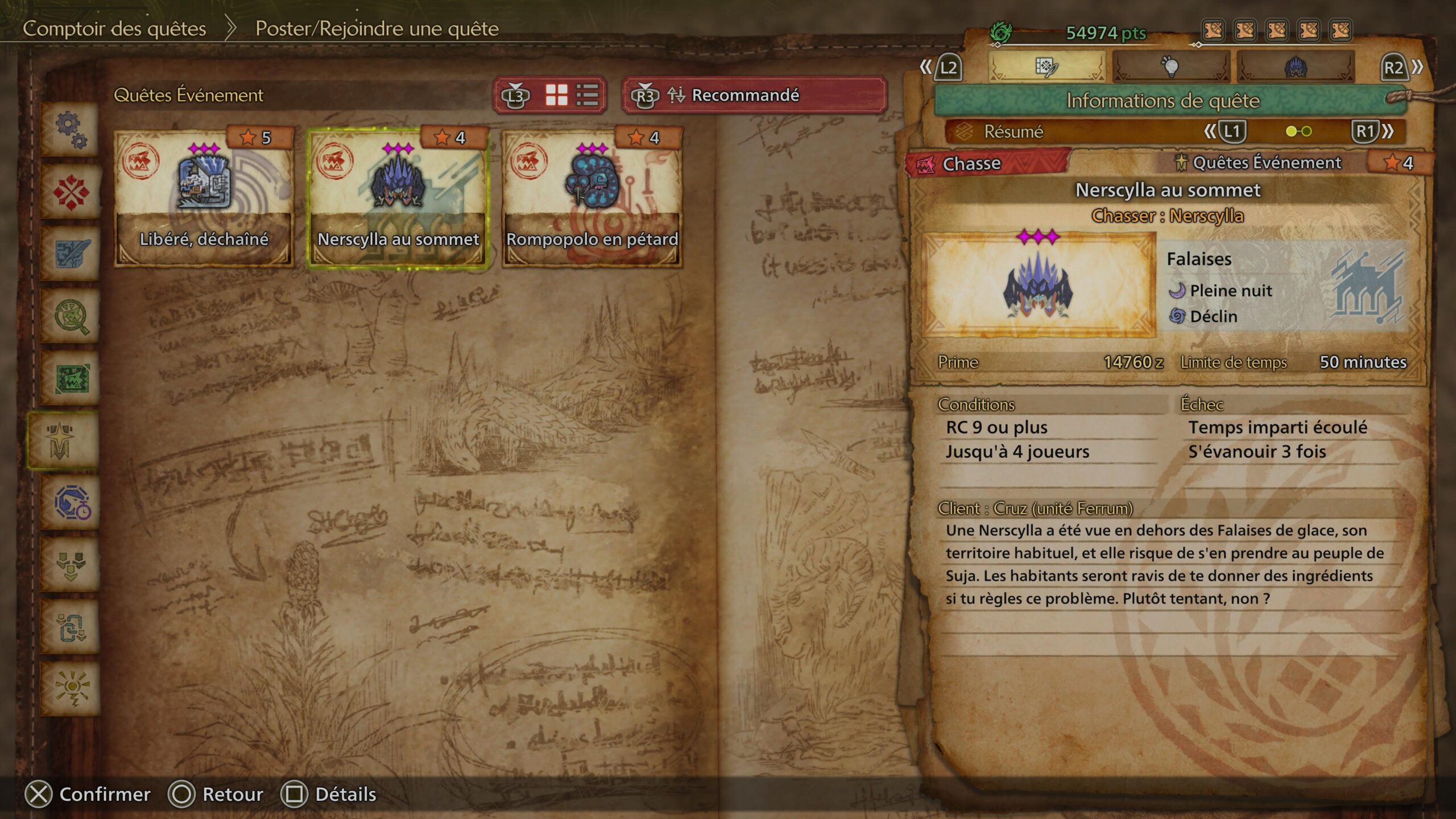Pick the Rompopolo en pétard quest card
The width and height of the screenshot is (1456, 819).
[592, 197]
